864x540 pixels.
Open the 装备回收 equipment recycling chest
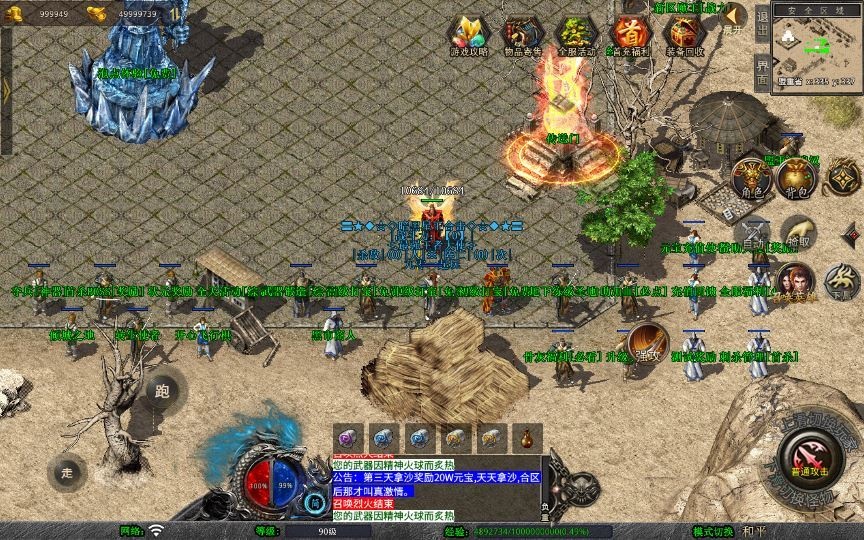[x=685, y=32]
